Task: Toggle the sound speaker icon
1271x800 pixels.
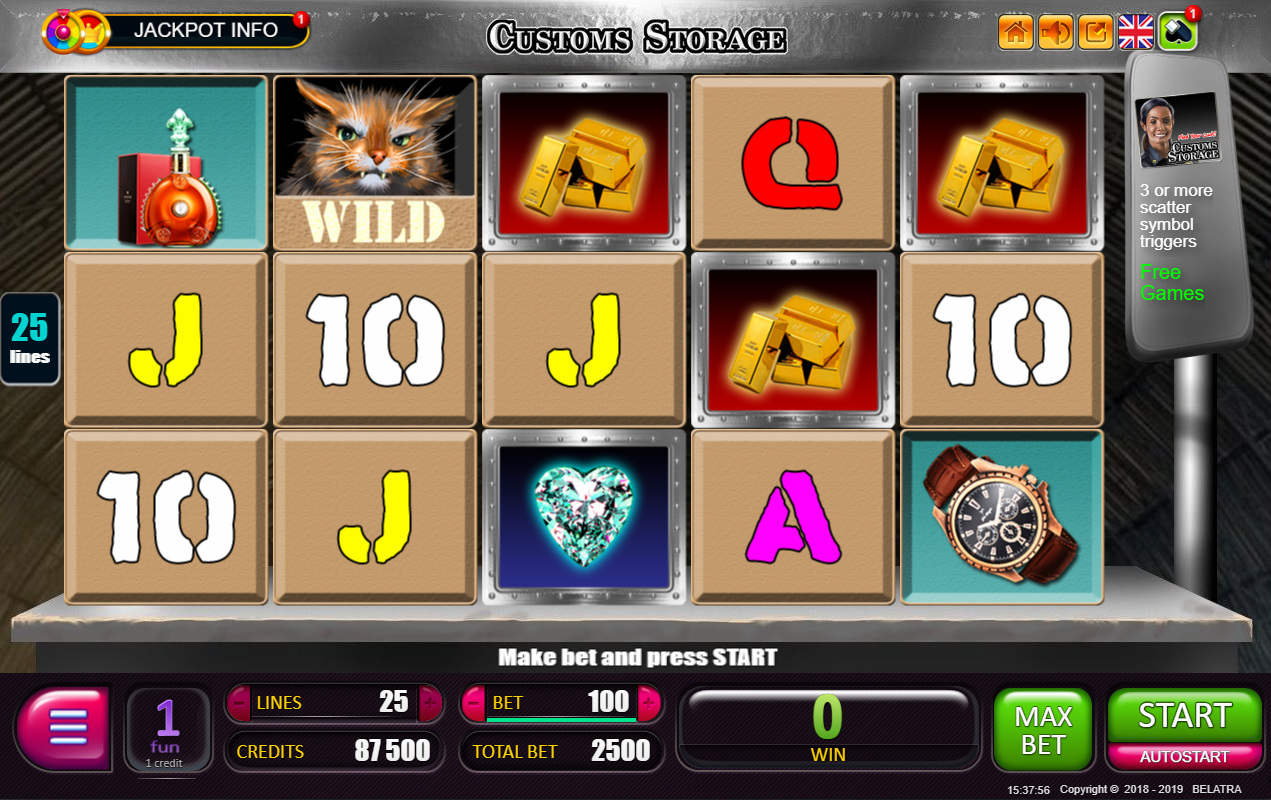Action: click(x=1056, y=32)
